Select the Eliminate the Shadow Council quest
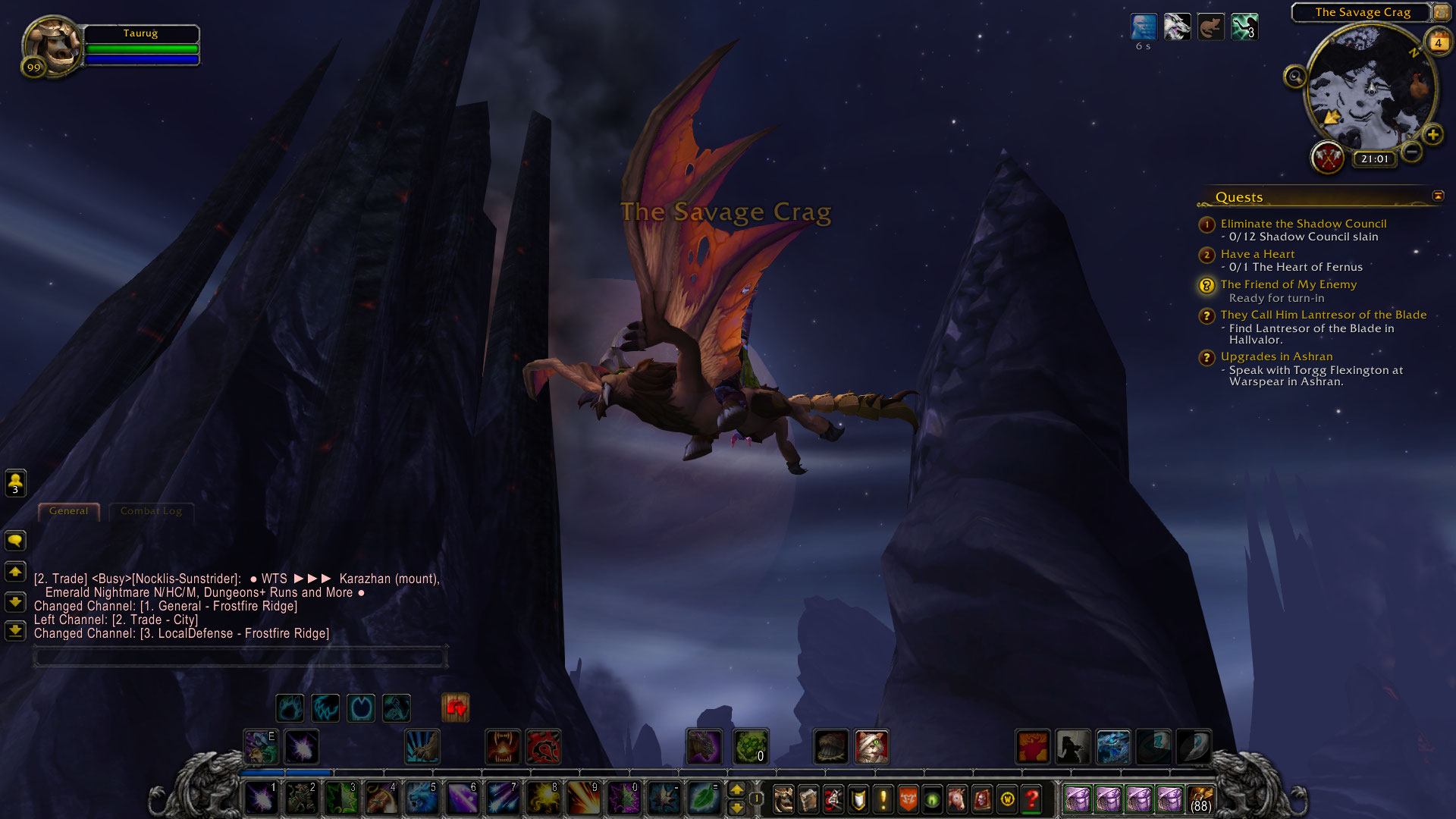 tap(1303, 224)
